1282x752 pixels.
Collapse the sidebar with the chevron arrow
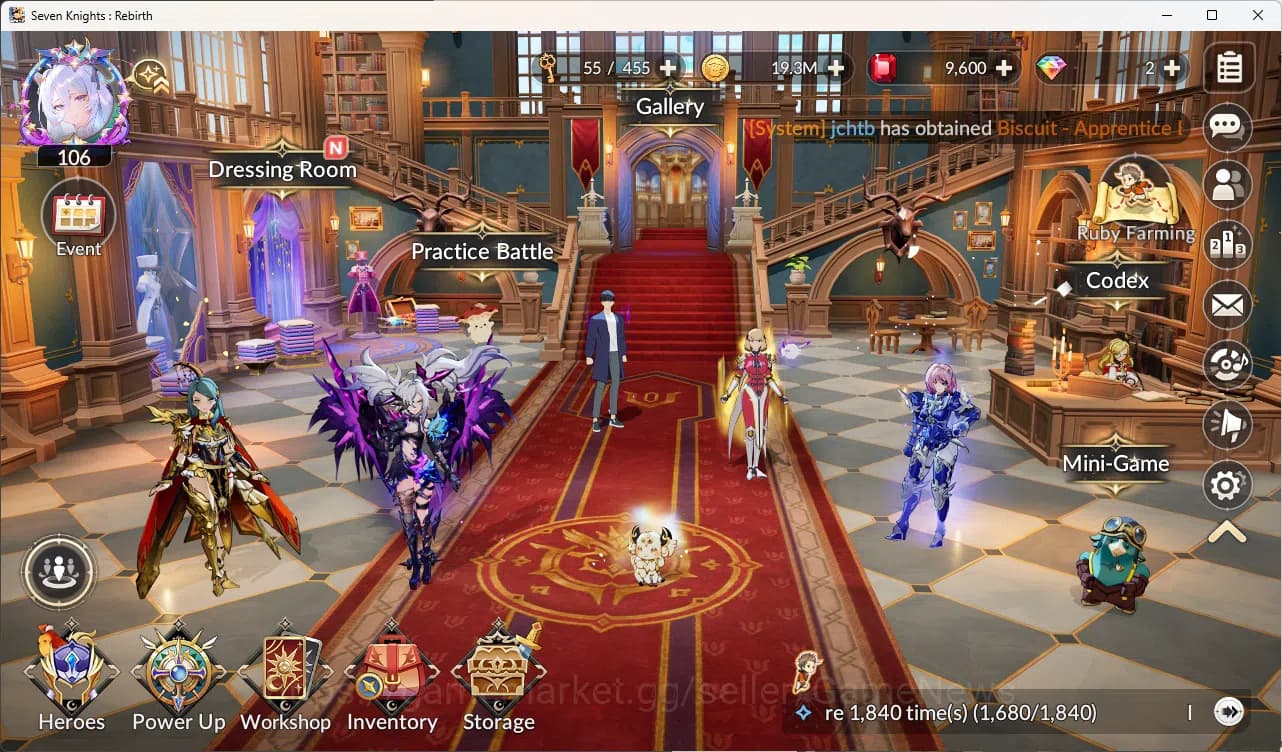tap(1228, 533)
